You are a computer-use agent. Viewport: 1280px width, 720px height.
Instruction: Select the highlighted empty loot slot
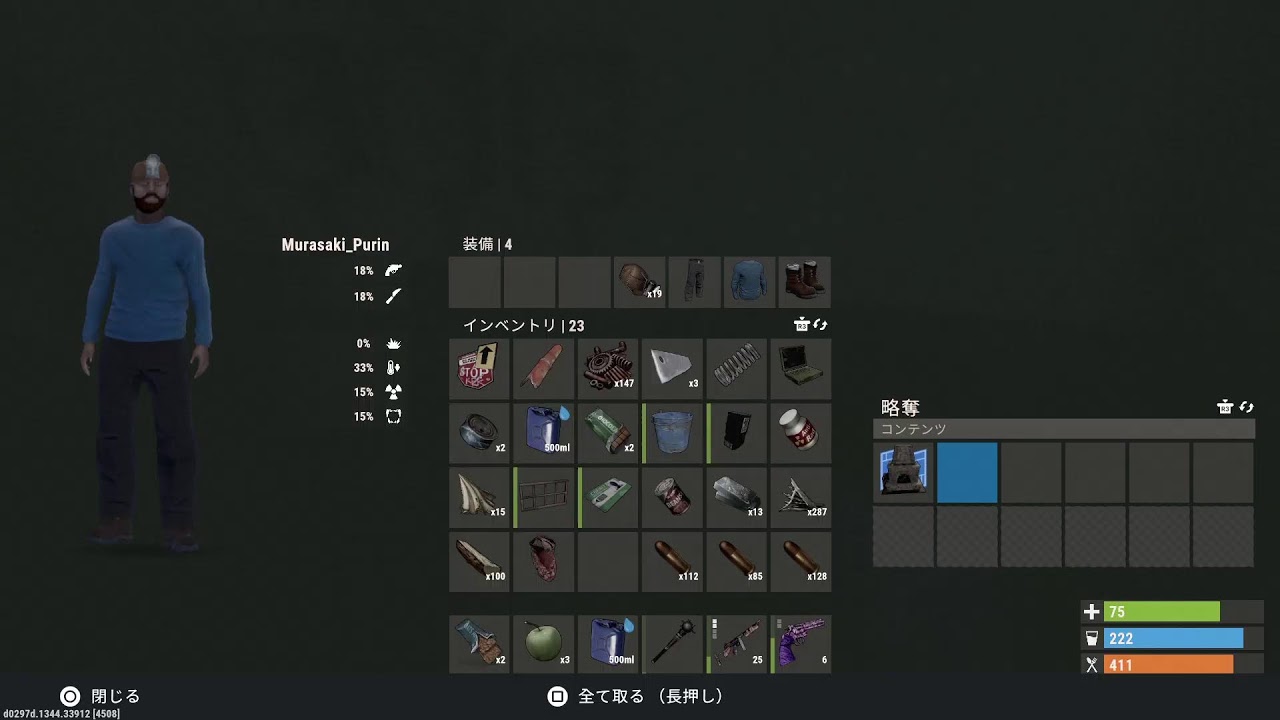966,472
